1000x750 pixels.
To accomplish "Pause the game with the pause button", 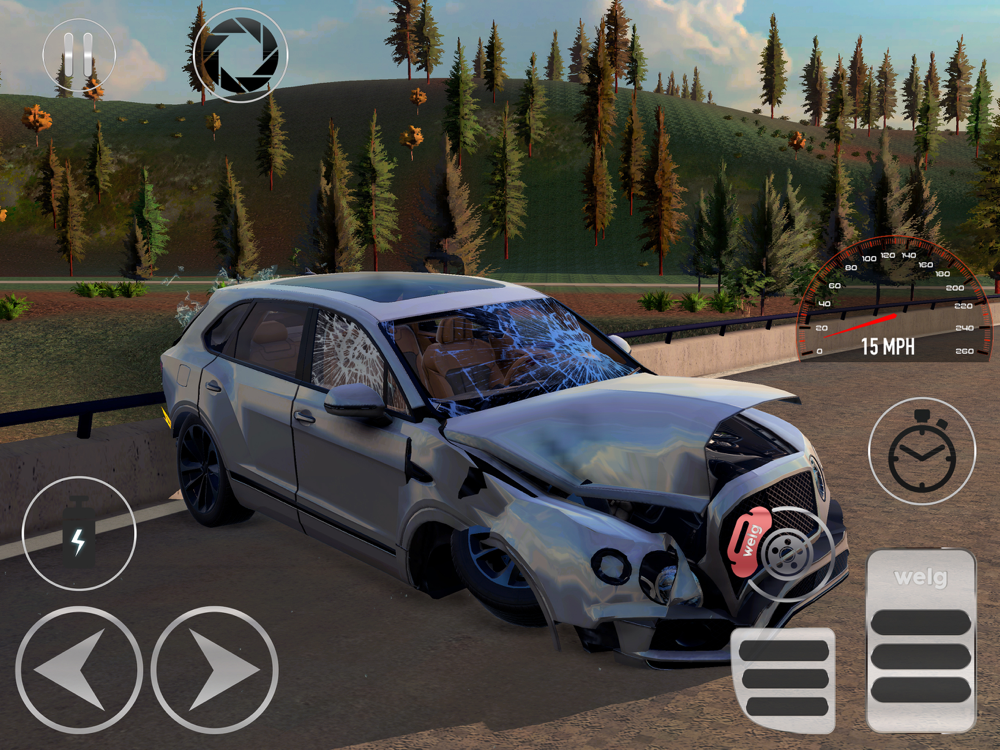I will click(79, 55).
